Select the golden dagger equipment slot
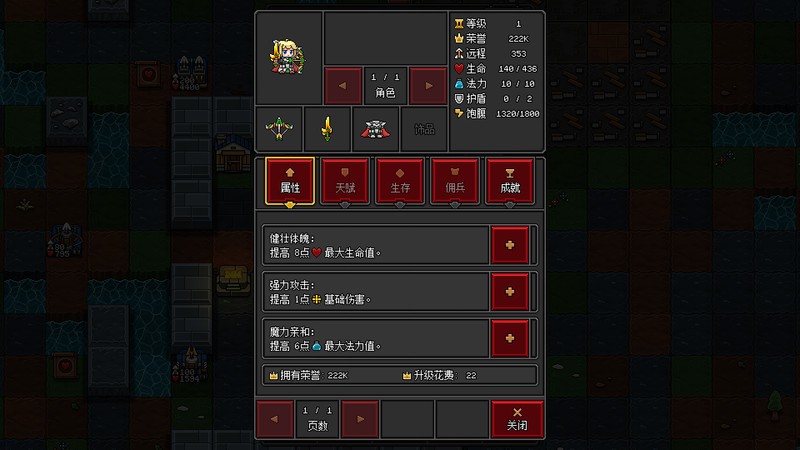800x450 pixels. pyautogui.click(x=327, y=129)
